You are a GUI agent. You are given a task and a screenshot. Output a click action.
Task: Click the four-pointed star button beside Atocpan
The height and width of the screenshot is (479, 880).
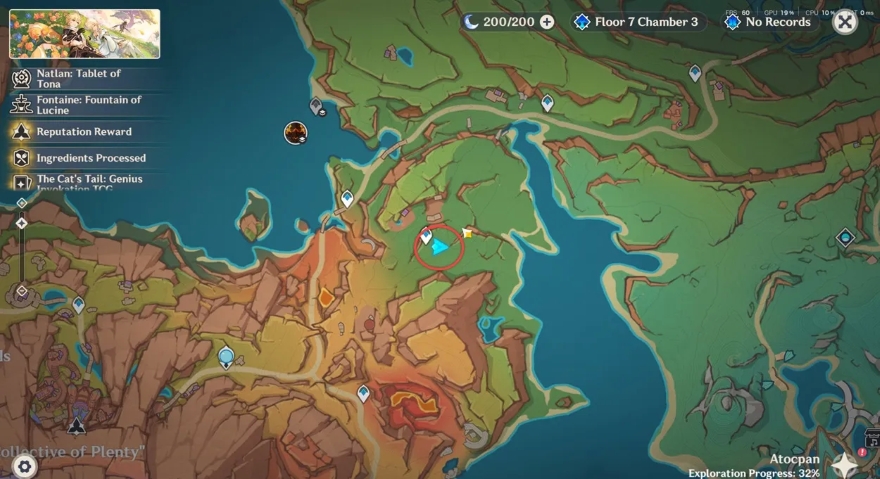click(x=846, y=465)
